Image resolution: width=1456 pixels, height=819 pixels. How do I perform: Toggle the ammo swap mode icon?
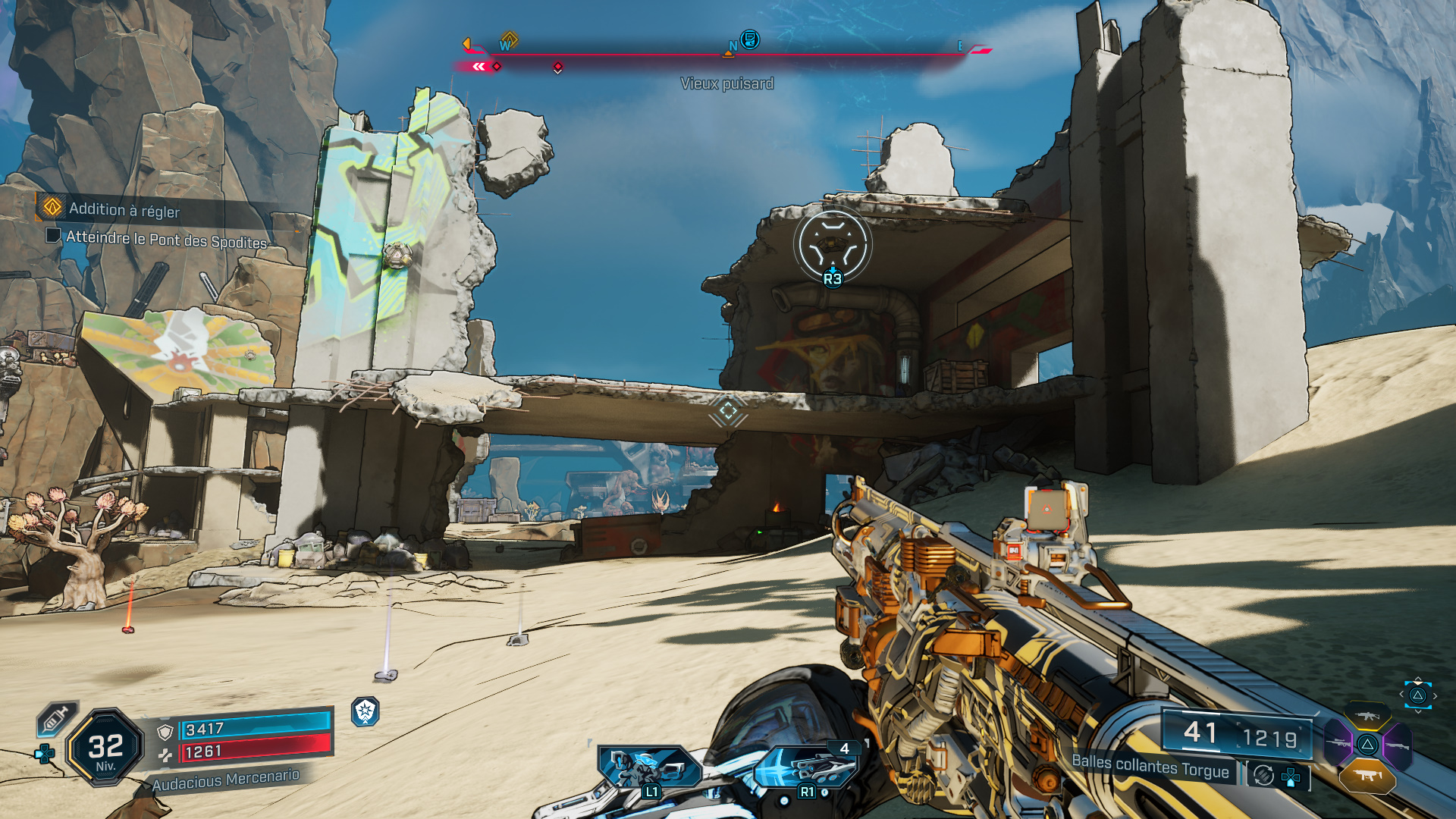coord(1263,775)
